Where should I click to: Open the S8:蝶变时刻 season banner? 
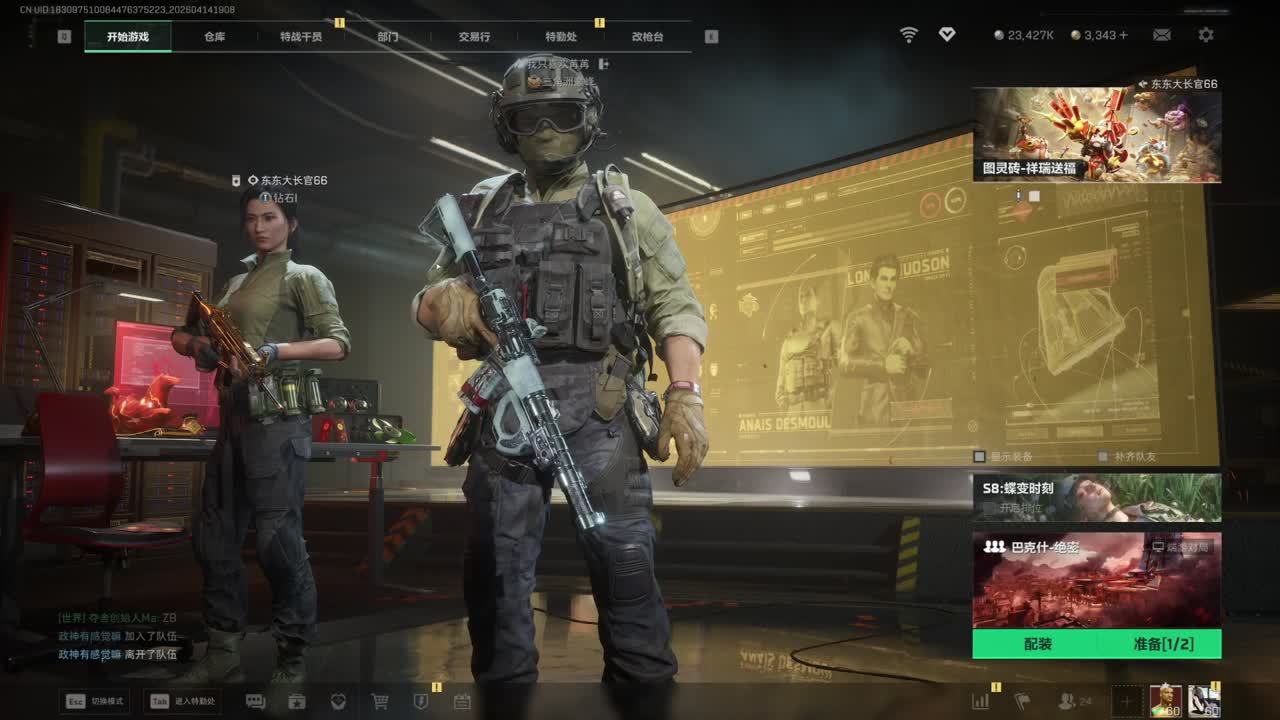coord(1096,497)
